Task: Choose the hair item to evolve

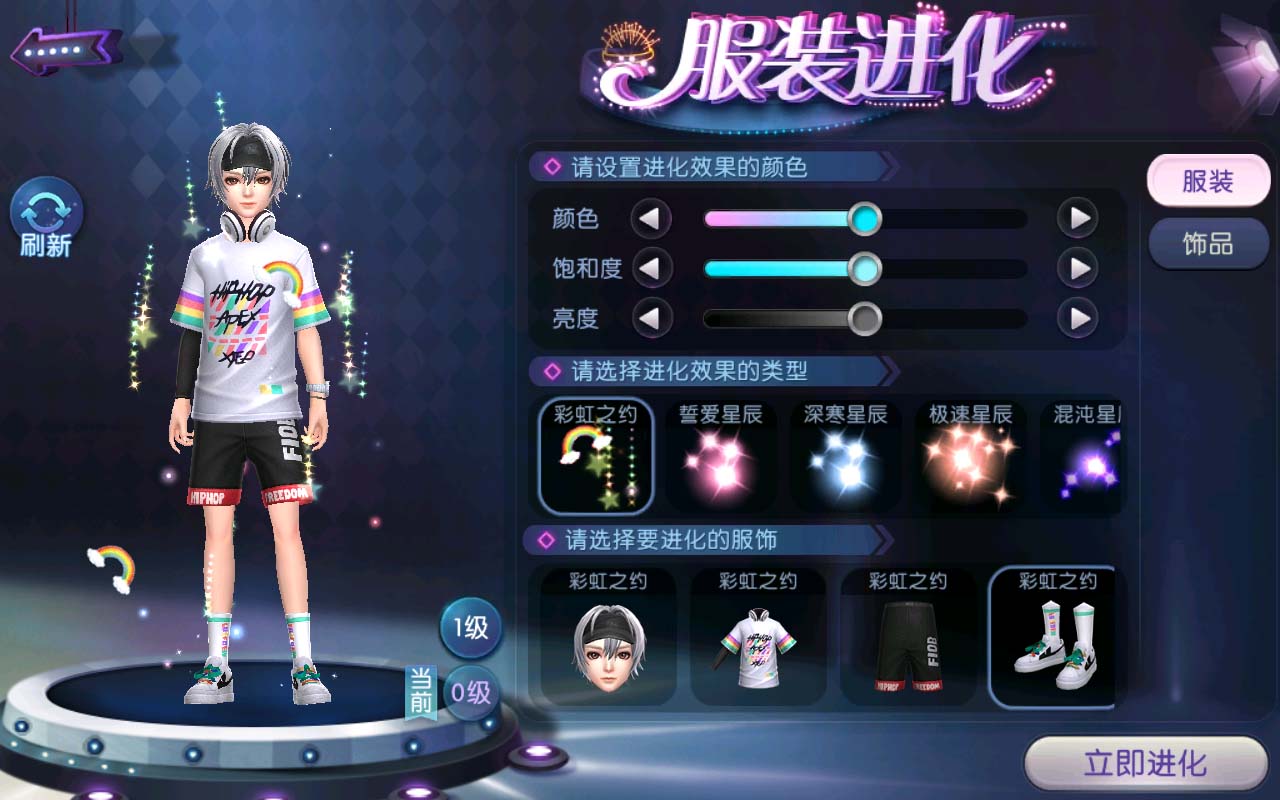Action: click(608, 636)
